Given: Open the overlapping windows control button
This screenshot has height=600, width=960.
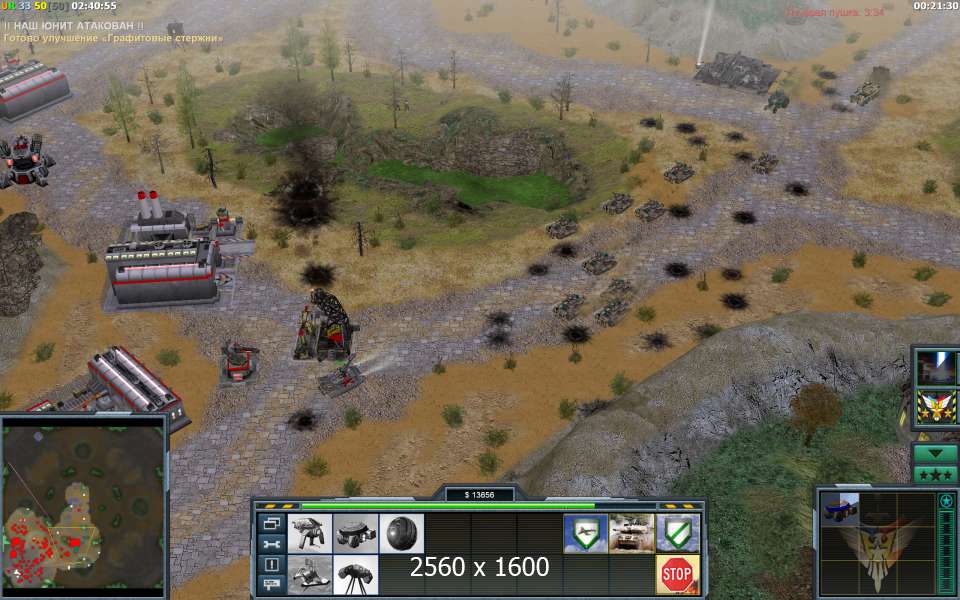Looking at the screenshot, I should (270, 523).
